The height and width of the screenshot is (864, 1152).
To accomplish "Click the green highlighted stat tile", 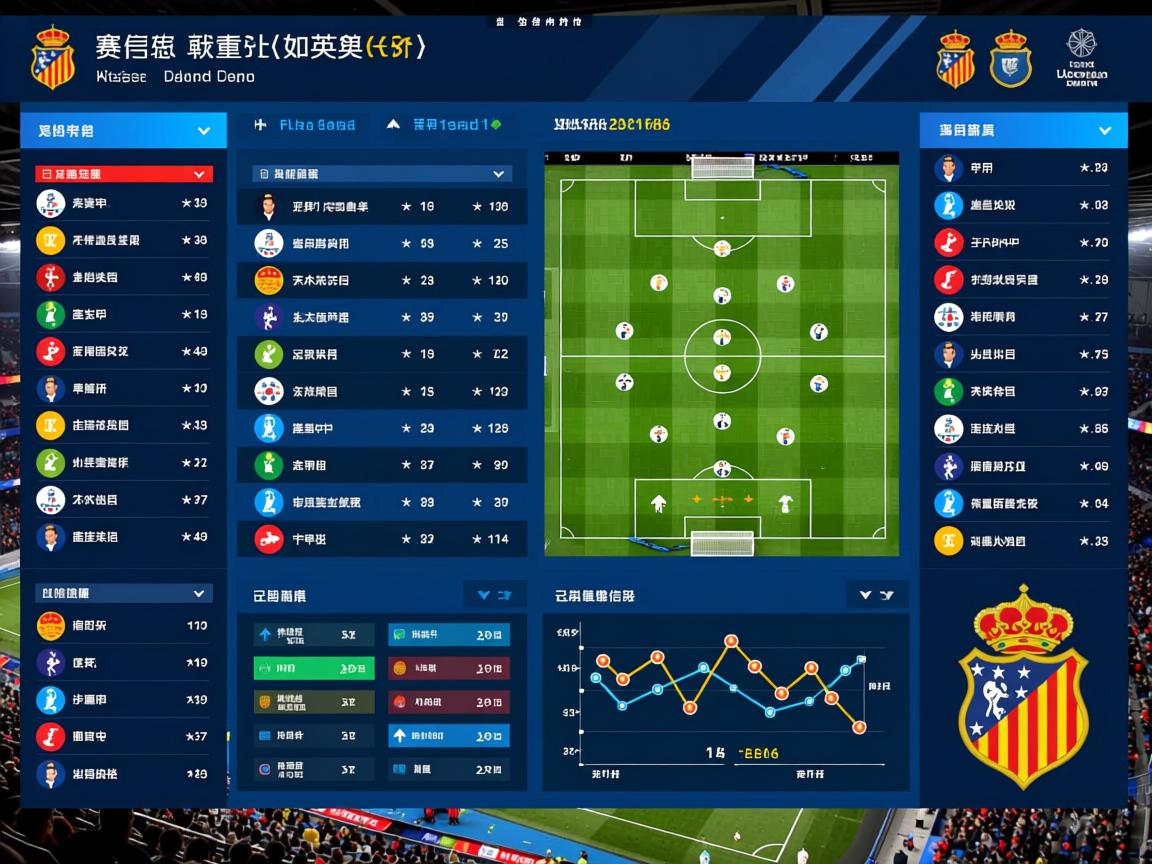I will tap(314, 668).
